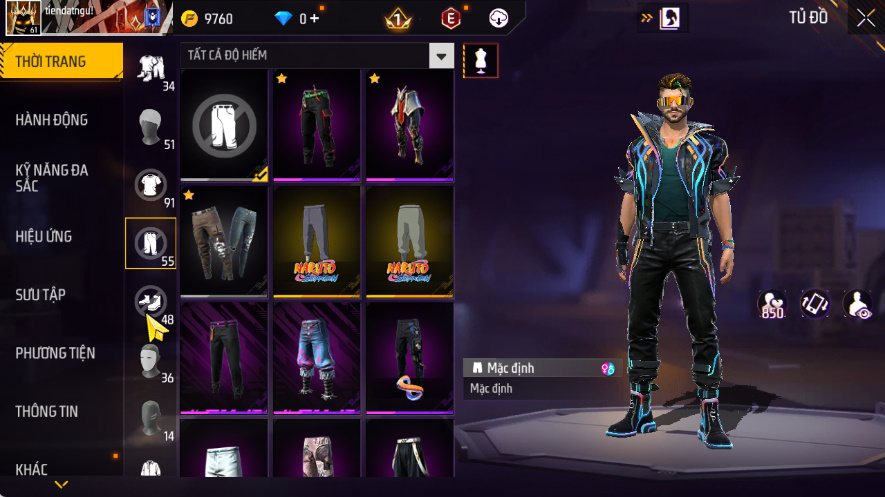Open the Thời Trang category
Viewport: 885px width, 497px height.
coord(61,62)
